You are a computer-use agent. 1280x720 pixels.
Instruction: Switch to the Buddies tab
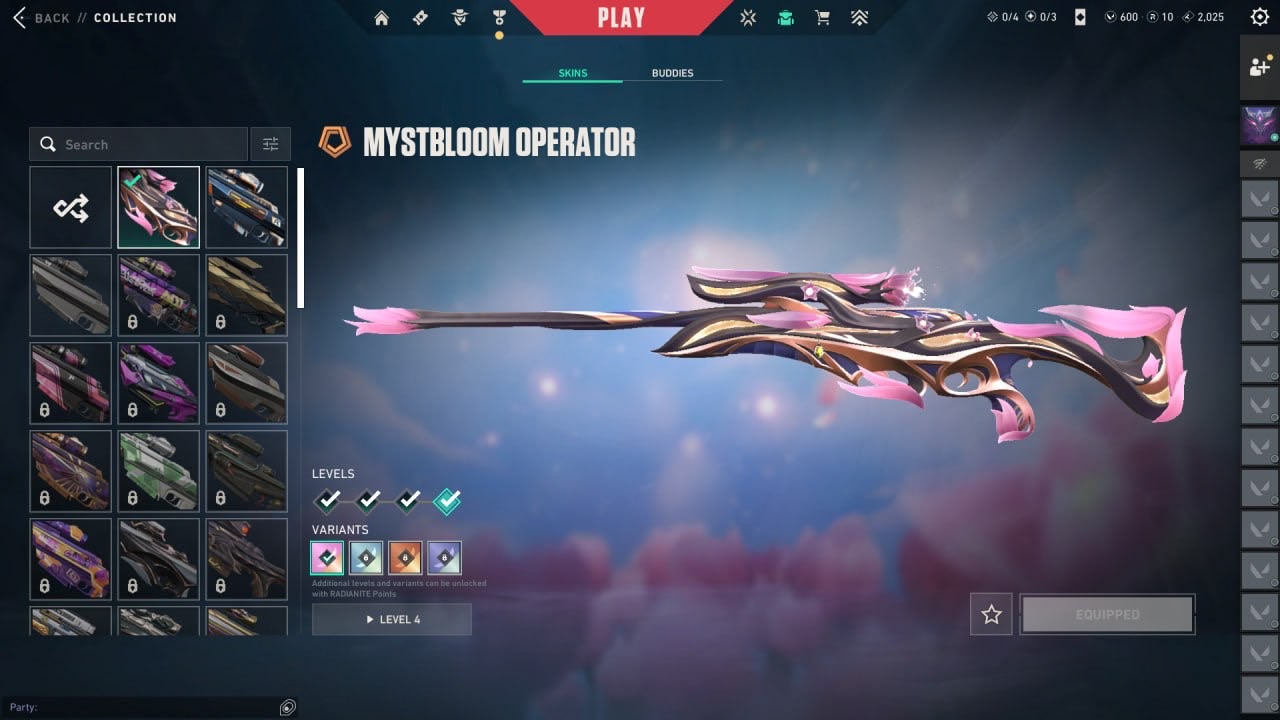tap(672, 73)
